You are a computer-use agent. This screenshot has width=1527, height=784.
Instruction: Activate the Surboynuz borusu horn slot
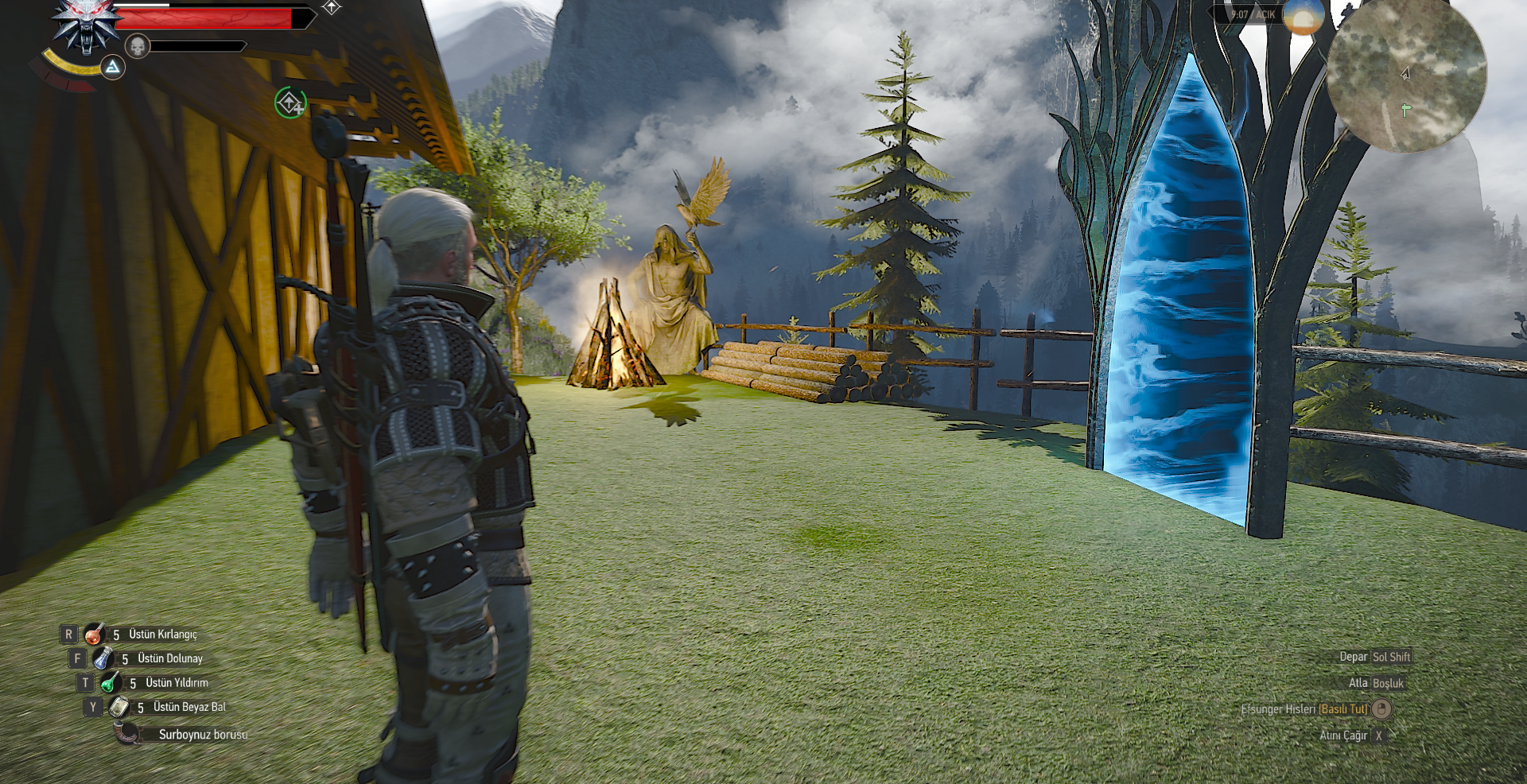coord(126,733)
